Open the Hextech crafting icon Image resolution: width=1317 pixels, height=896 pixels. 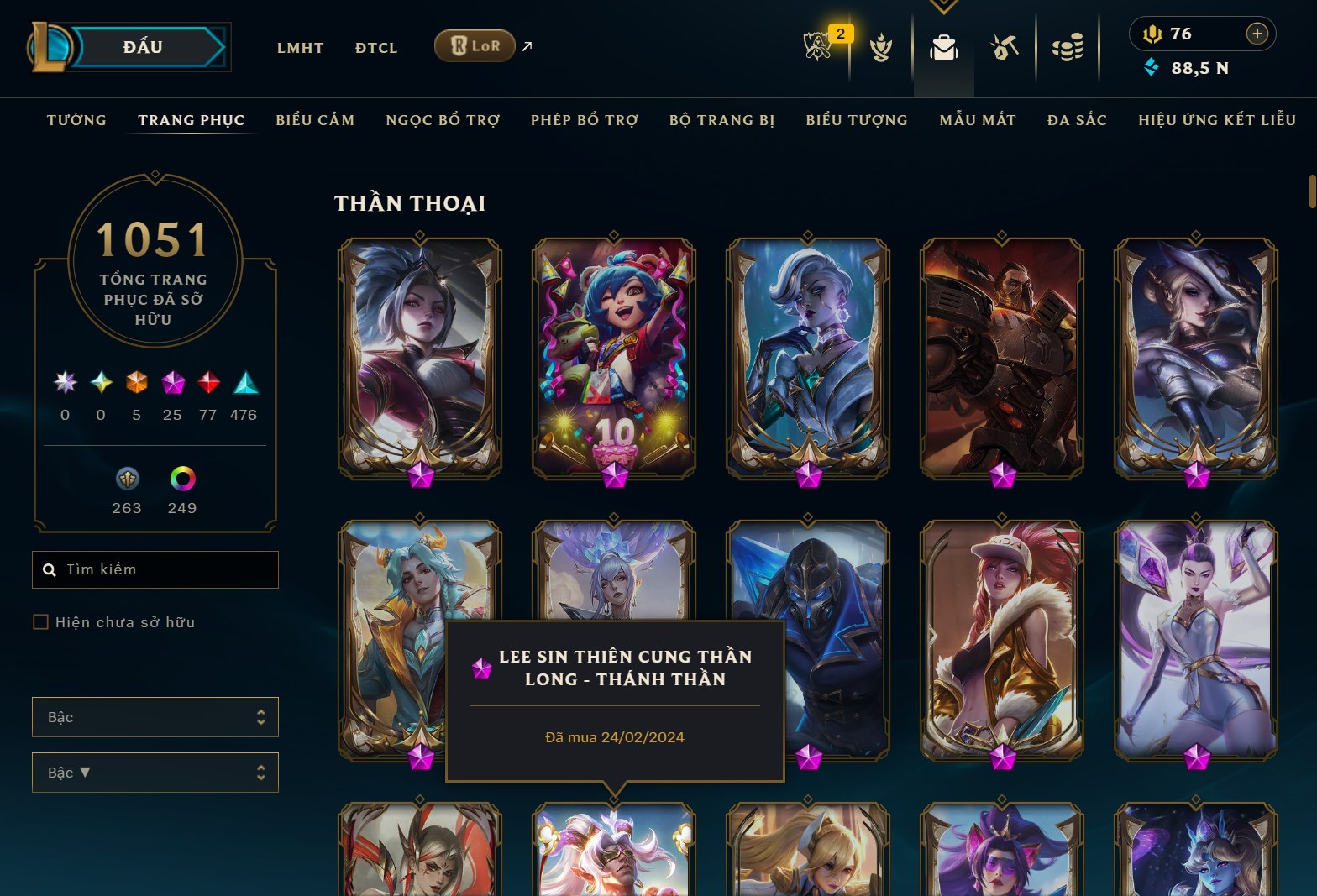coord(1005,48)
